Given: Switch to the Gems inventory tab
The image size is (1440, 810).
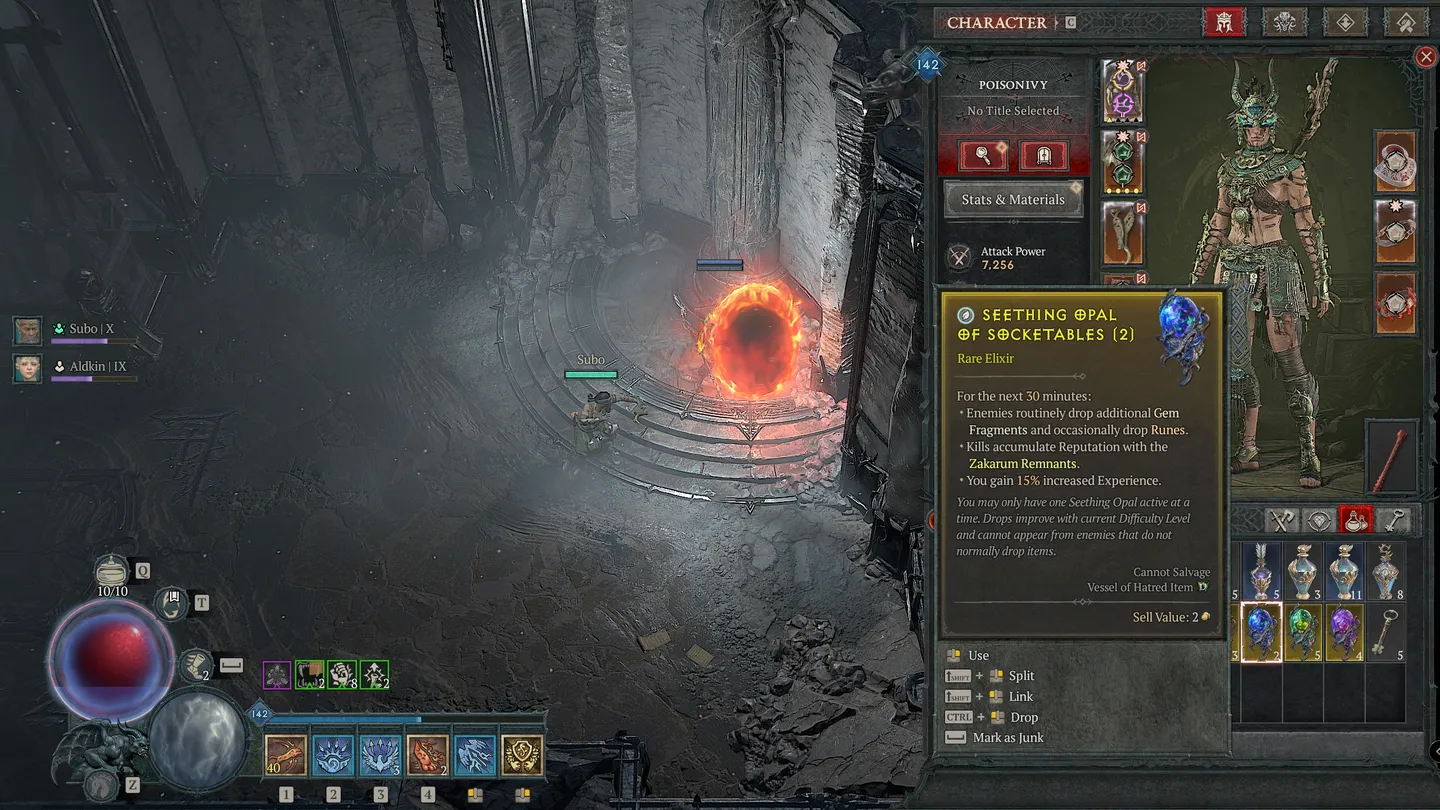Looking at the screenshot, I should click(1321, 519).
